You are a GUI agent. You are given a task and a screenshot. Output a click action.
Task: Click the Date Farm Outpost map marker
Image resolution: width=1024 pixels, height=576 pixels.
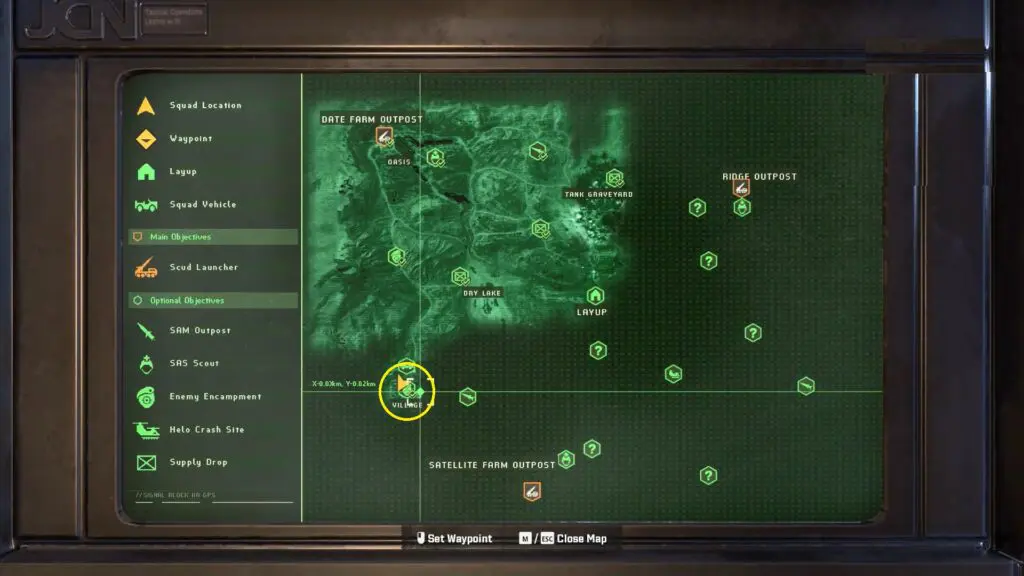[384, 135]
